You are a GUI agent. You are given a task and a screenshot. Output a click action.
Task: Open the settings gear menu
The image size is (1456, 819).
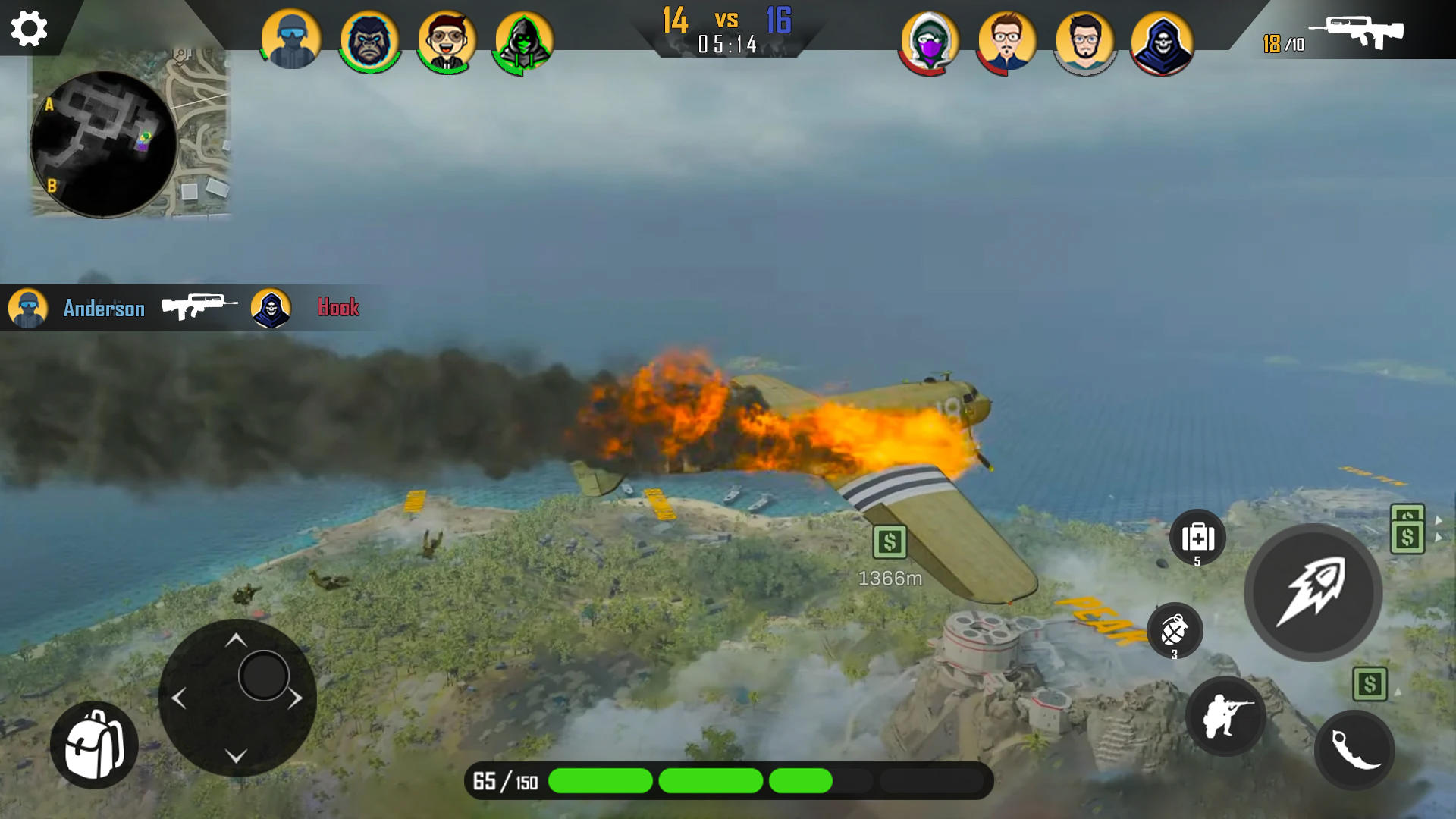[x=29, y=29]
